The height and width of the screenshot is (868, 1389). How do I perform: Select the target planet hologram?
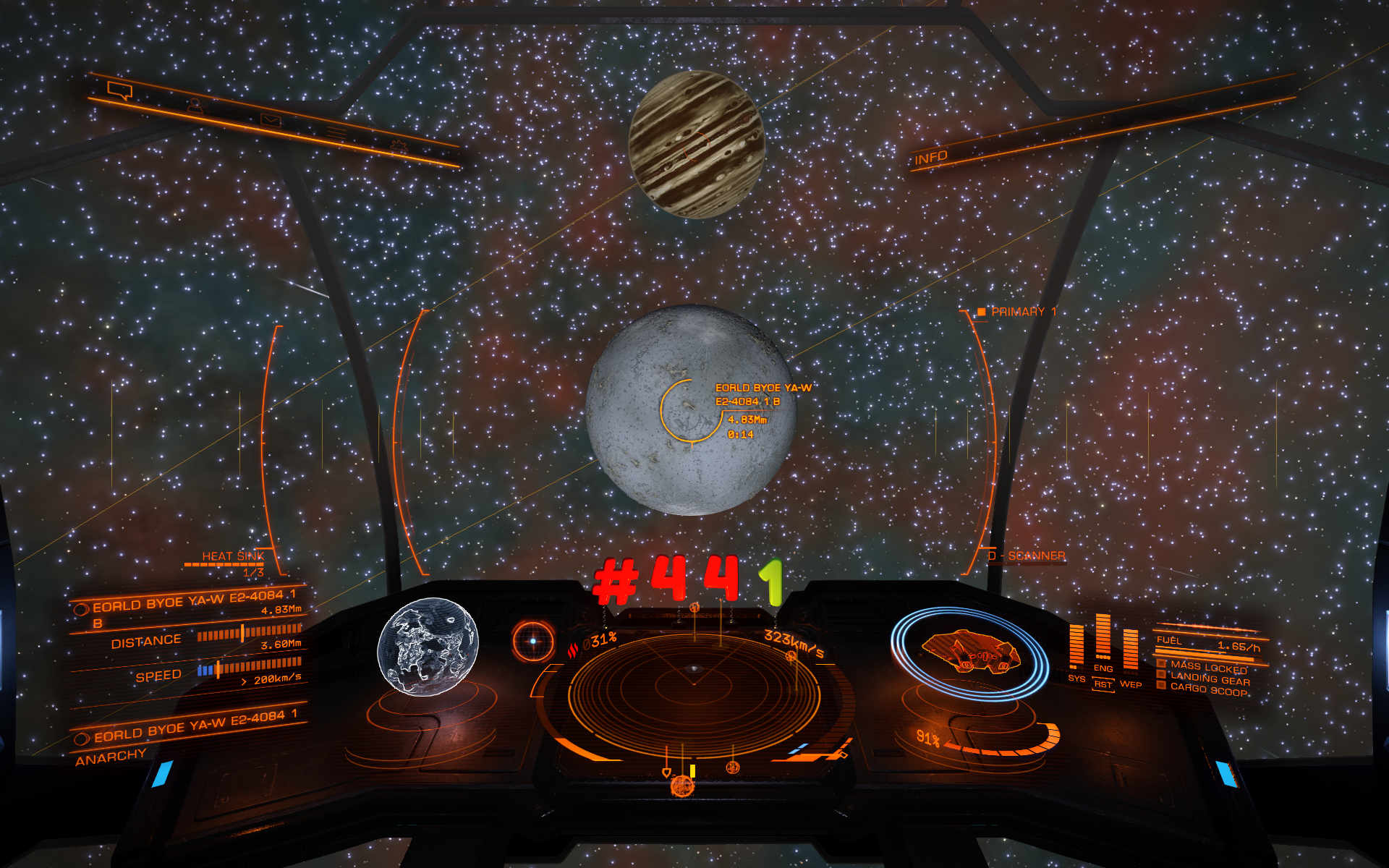pyautogui.click(x=428, y=646)
